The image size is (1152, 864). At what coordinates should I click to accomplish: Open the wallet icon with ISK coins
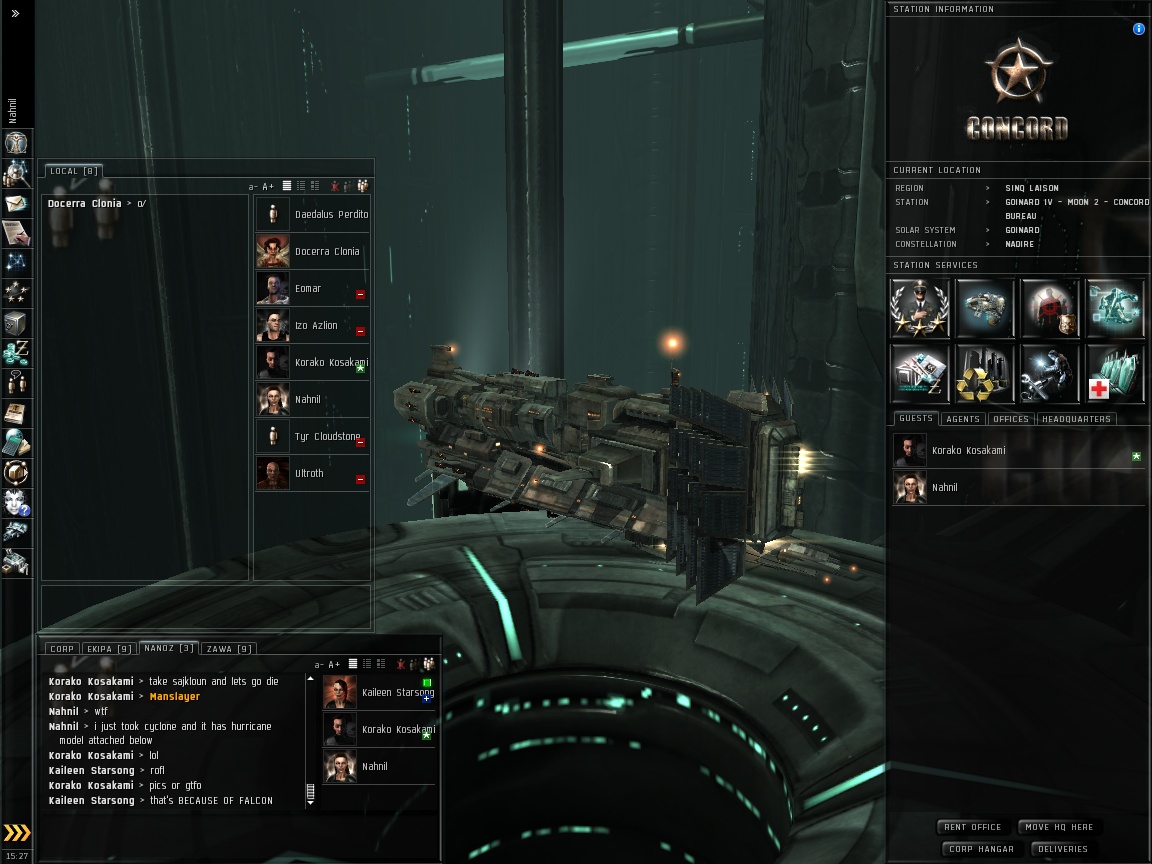pyautogui.click(x=16, y=353)
